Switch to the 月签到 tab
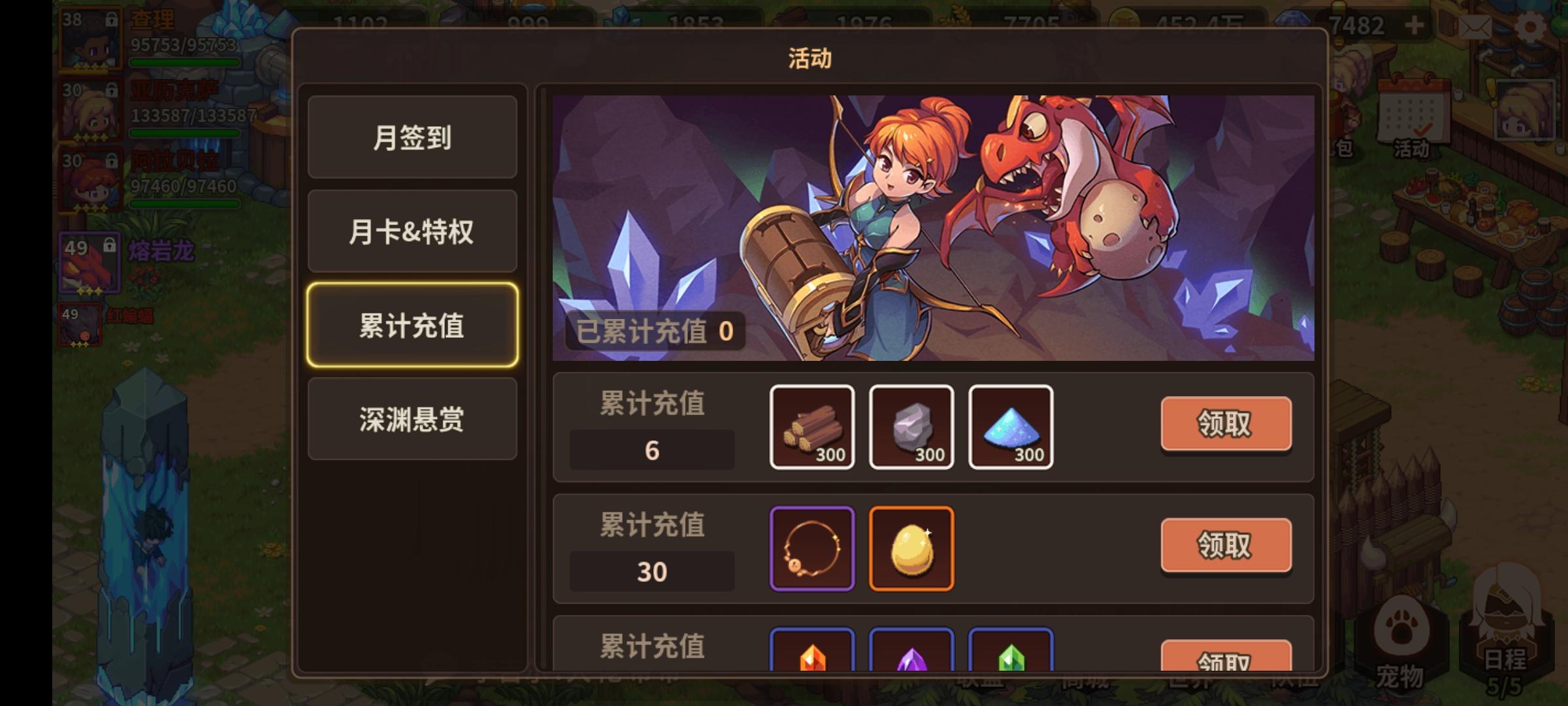 click(x=412, y=137)
